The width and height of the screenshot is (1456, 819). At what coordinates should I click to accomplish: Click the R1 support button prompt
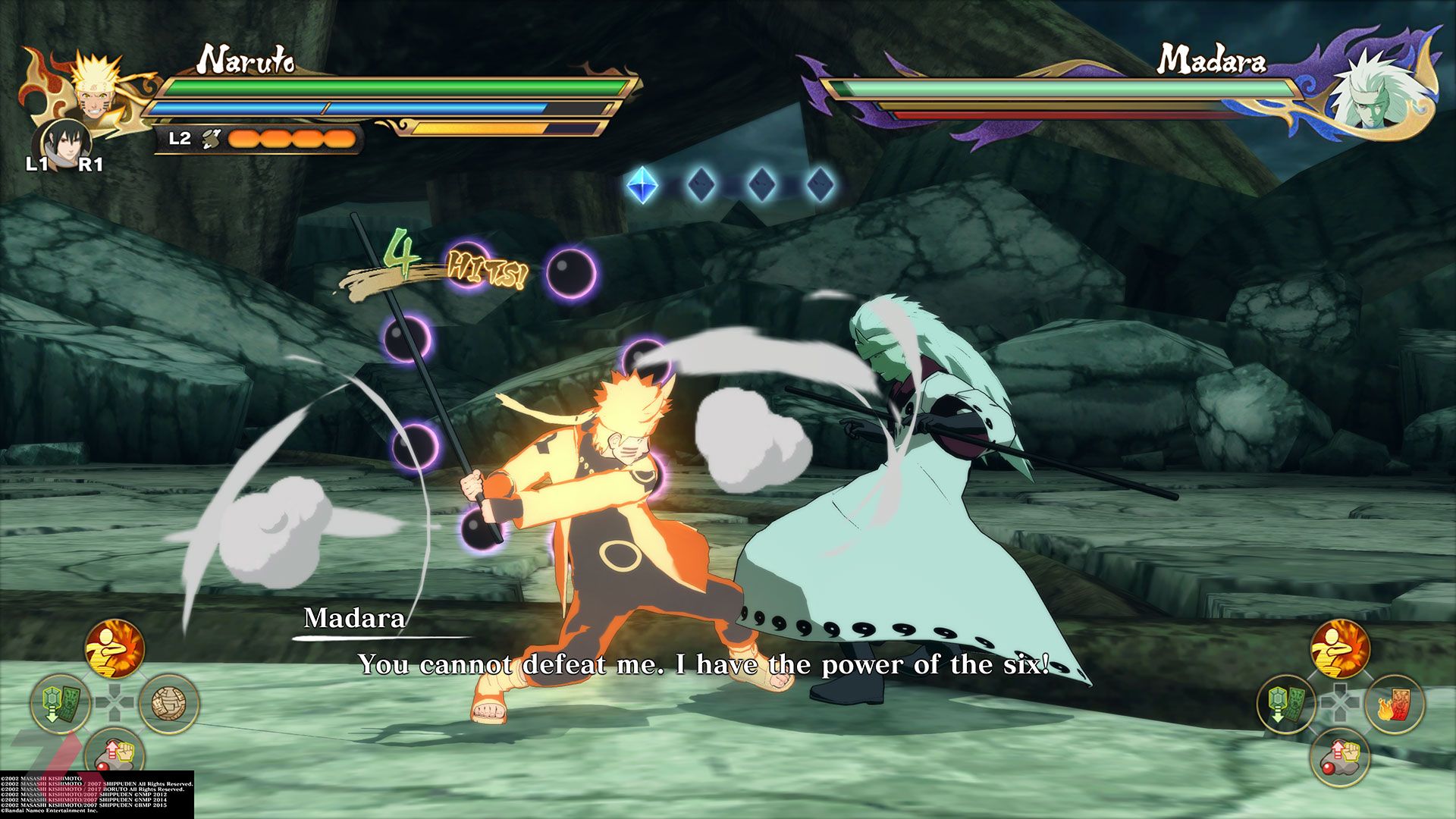[91, 163]
